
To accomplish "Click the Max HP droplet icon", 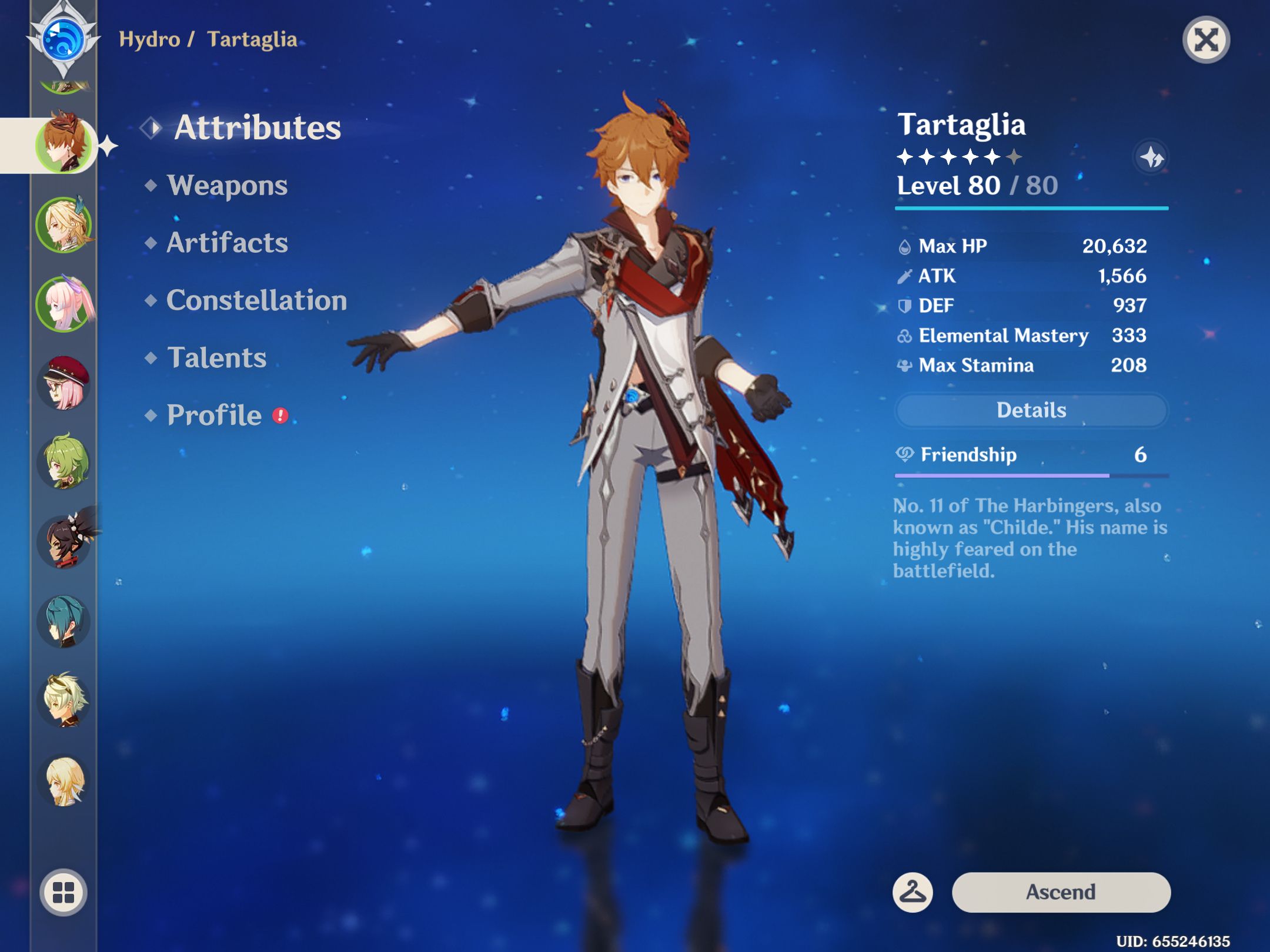I will point(906,246).
